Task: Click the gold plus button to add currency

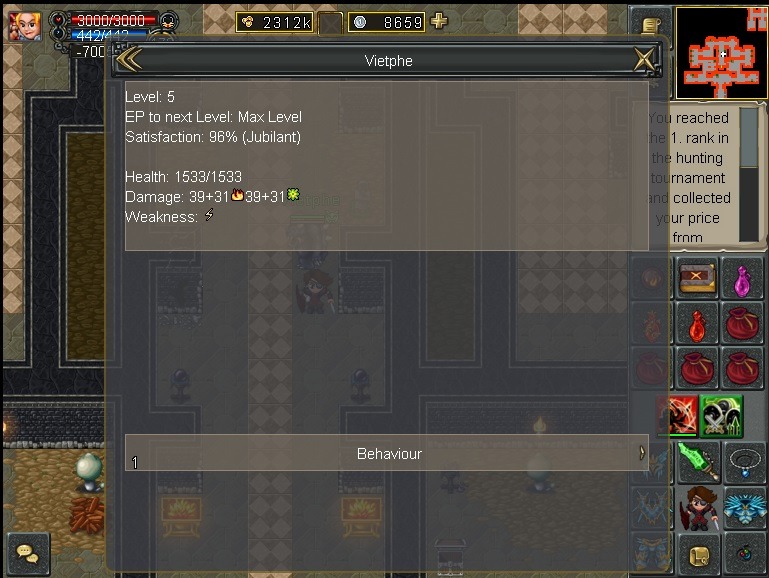Action: pyautogui.click(x=438, y=22)
